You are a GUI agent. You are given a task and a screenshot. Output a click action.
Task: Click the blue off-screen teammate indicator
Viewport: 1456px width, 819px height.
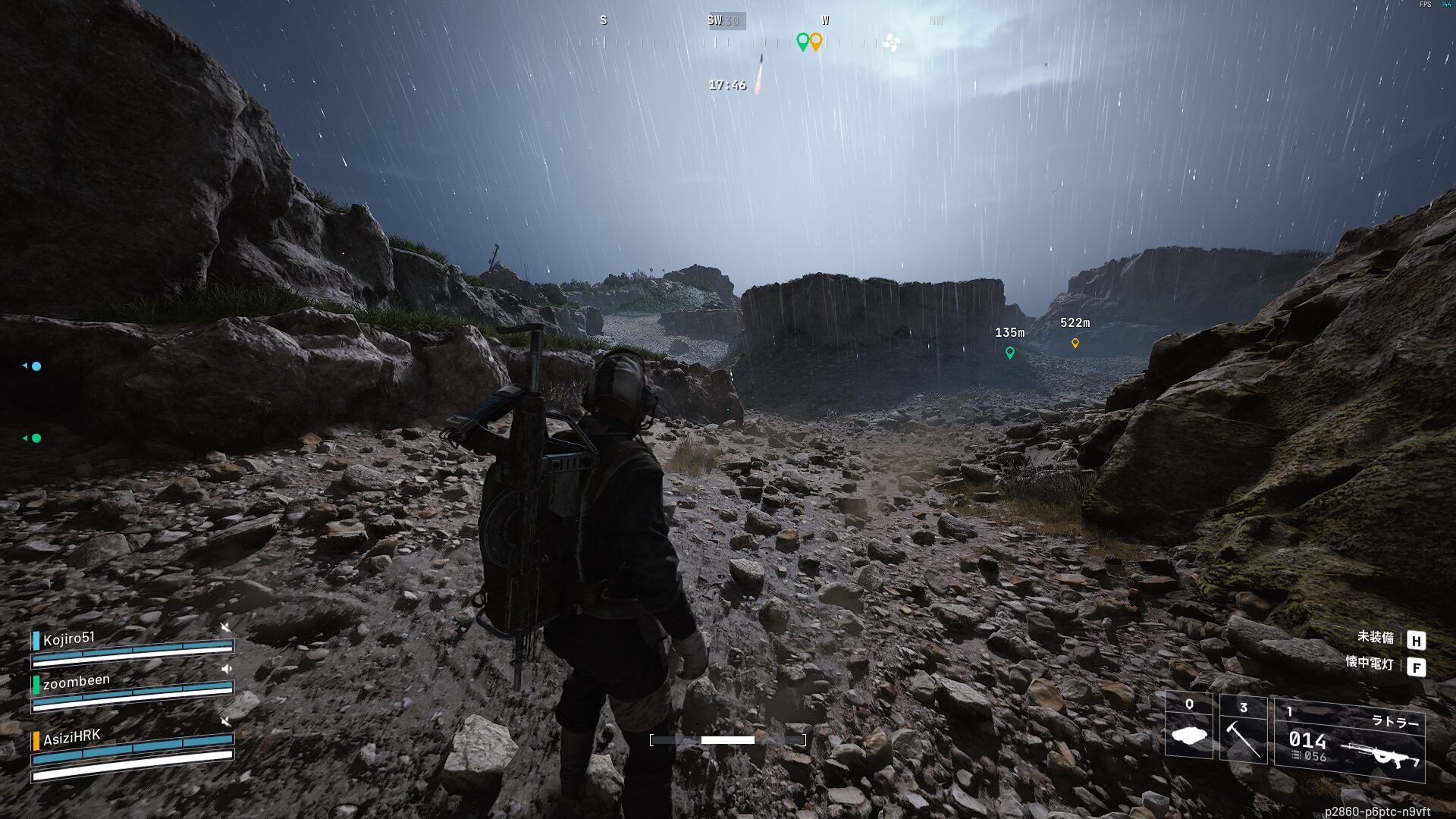(35, 366)
